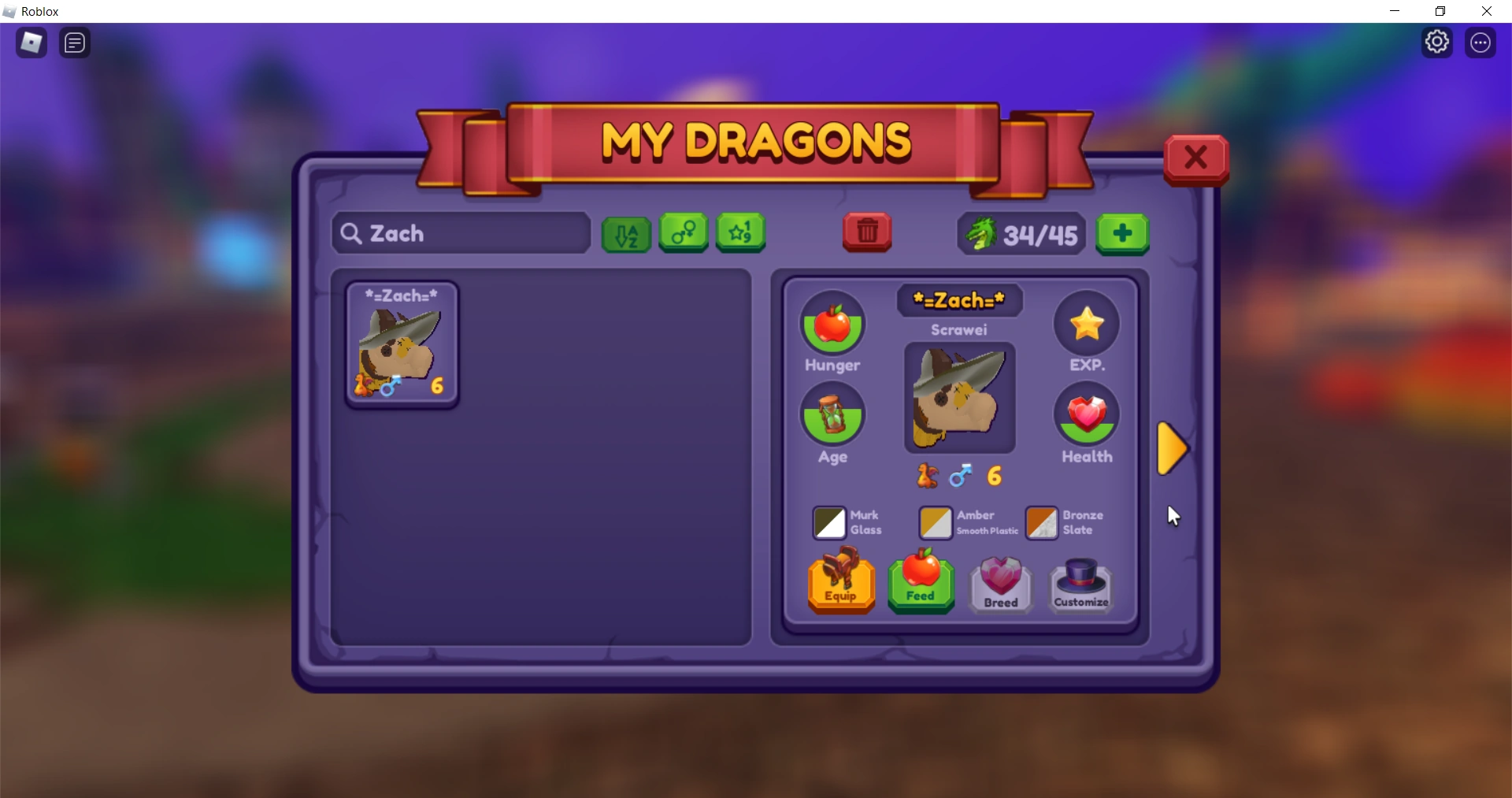Toggle the Amber Smooth Plastic checkbox
1512x798 pixels.
point(935,523)
